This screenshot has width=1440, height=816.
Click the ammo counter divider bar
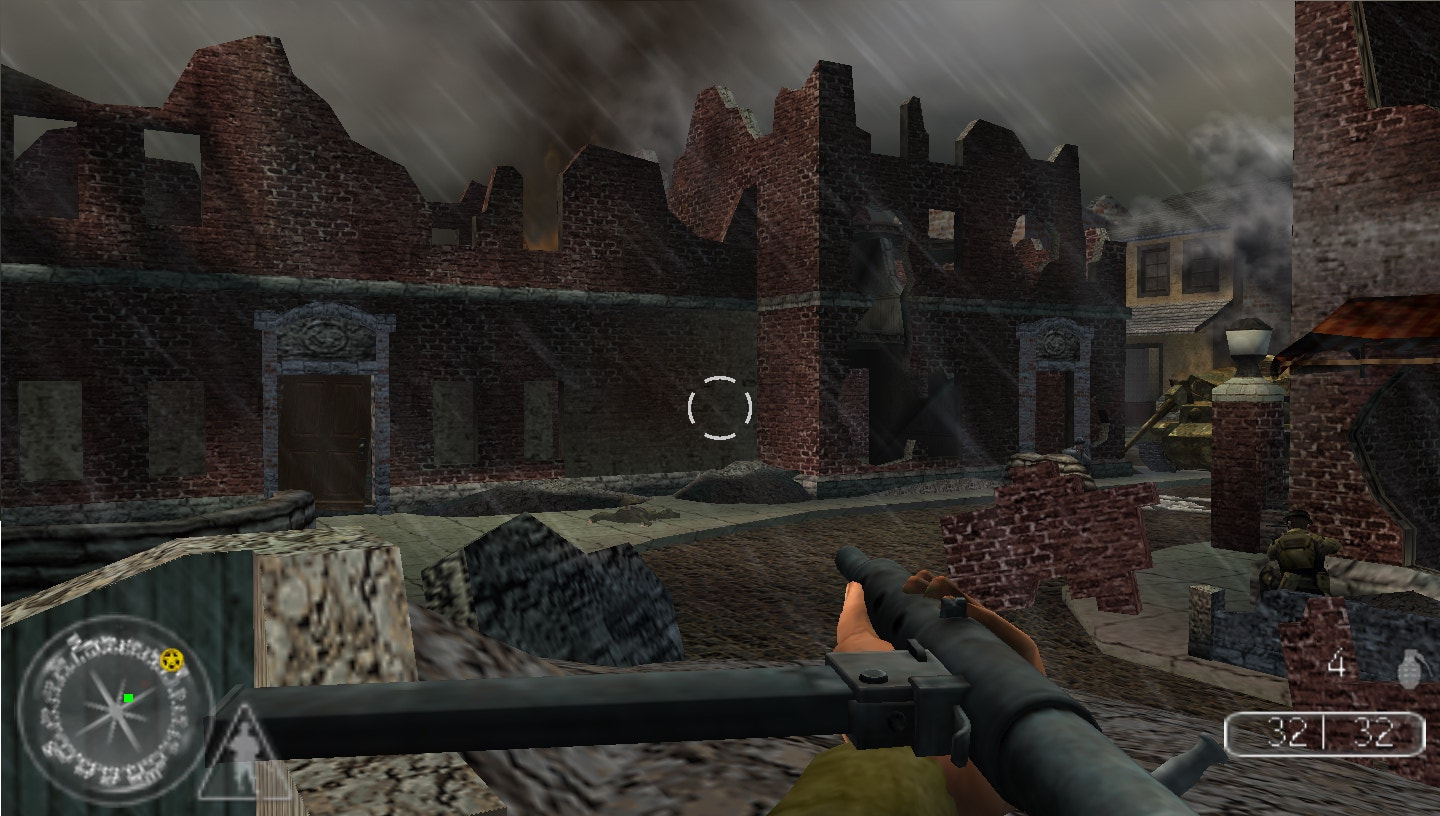1324,730
